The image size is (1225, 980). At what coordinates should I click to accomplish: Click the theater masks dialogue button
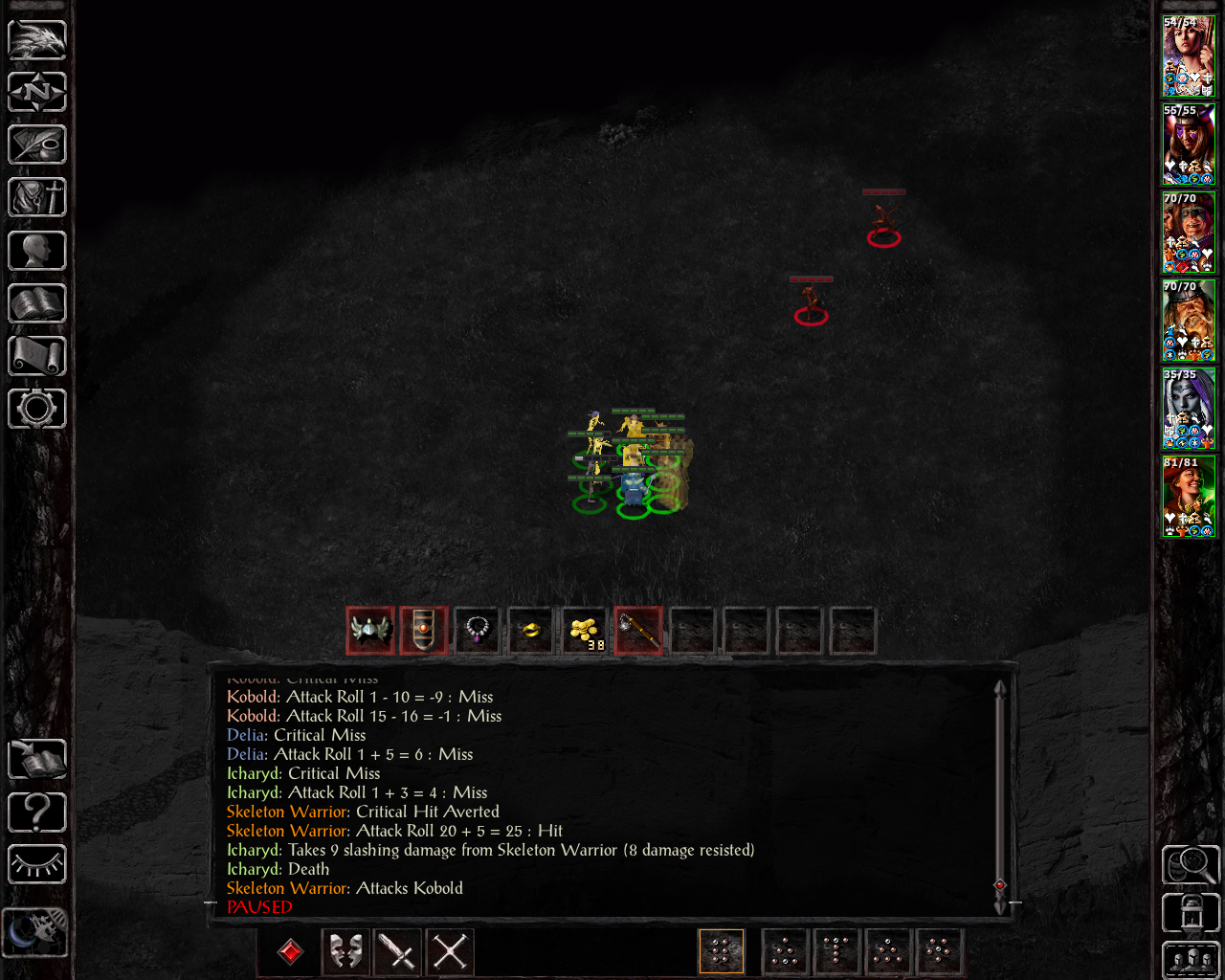[x=345, y=951]
